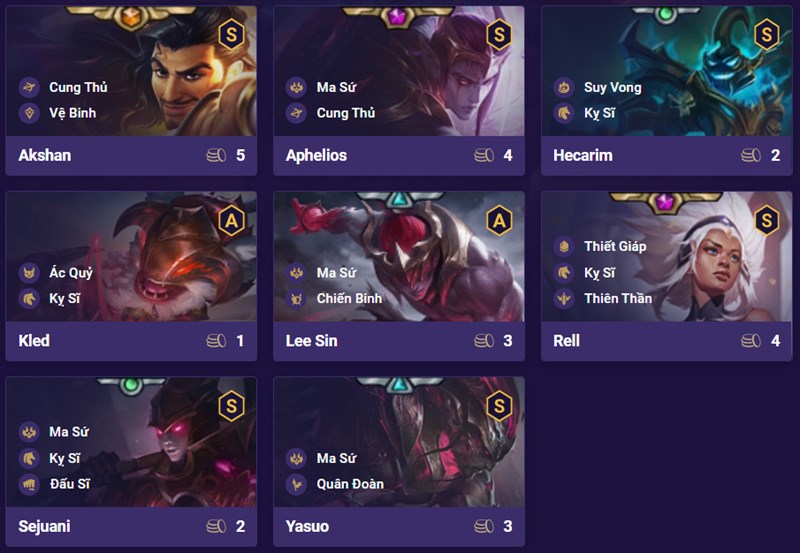Screen dimensions: 800x553
Task: Select Sejuani's Đấu Sĩ trait label
Action: pos(69,484)
